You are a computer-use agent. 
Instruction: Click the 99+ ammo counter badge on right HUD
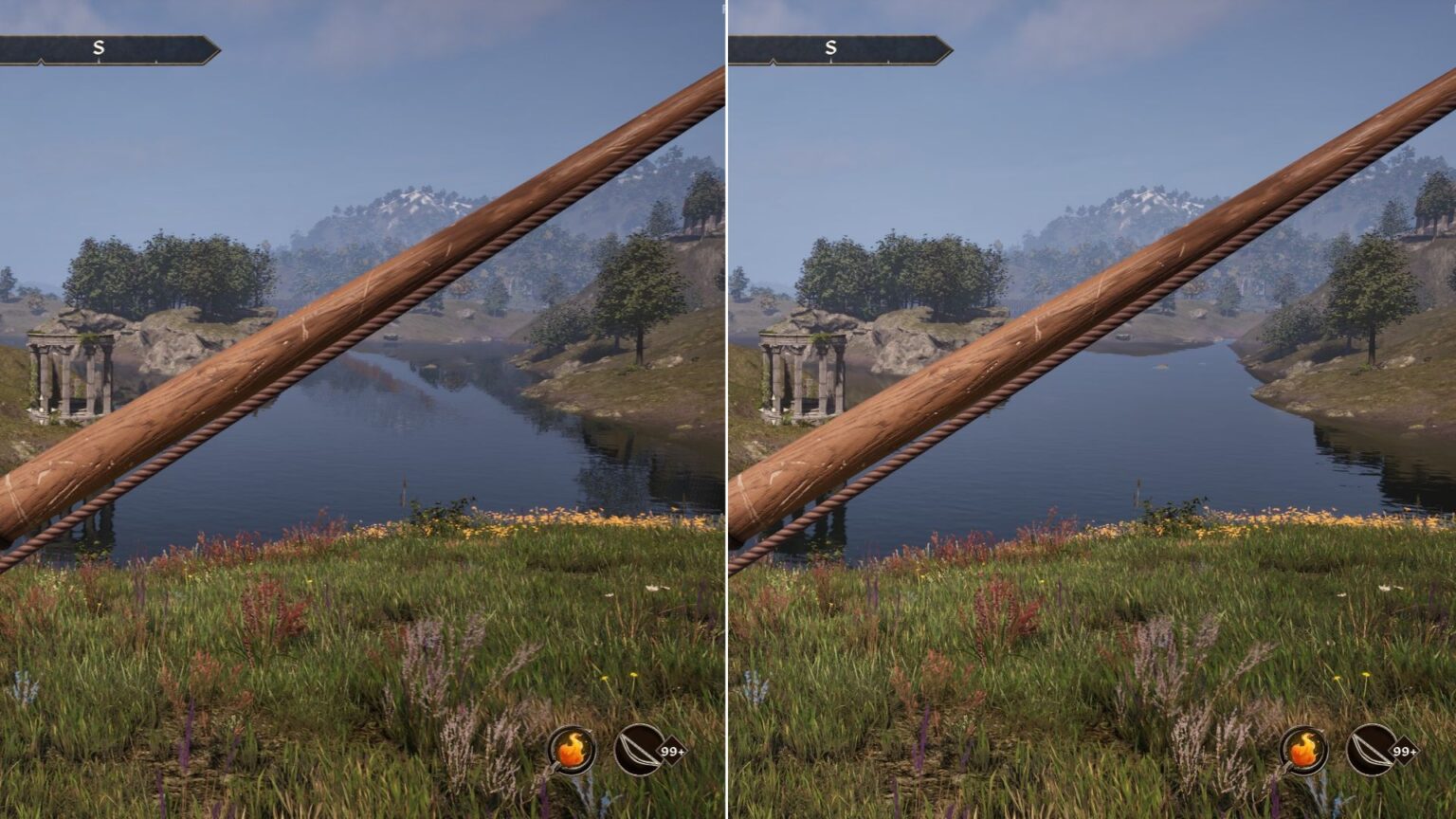[x=1404, y=752]
